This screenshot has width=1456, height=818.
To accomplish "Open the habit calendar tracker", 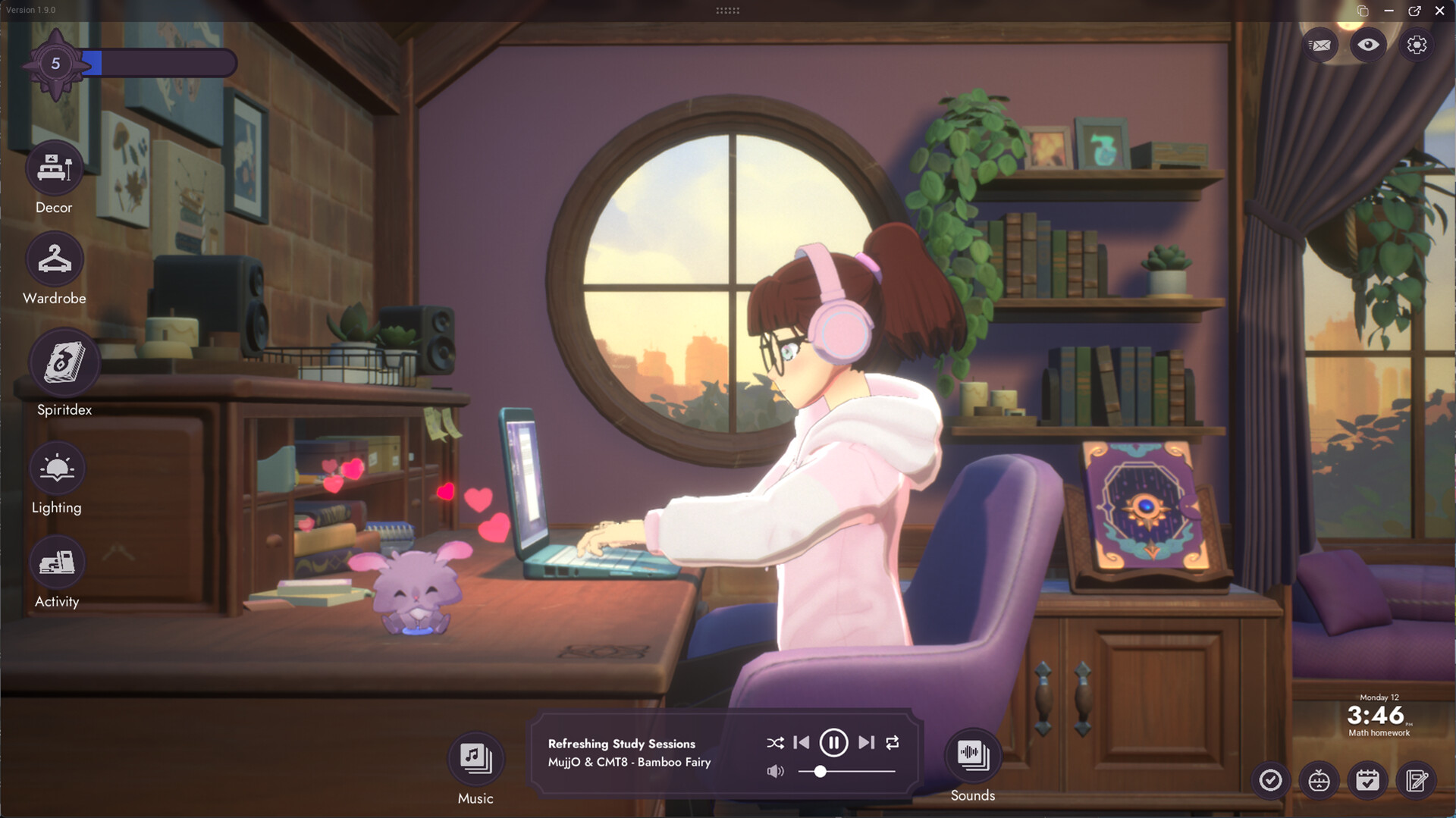I will (1369, 780).
